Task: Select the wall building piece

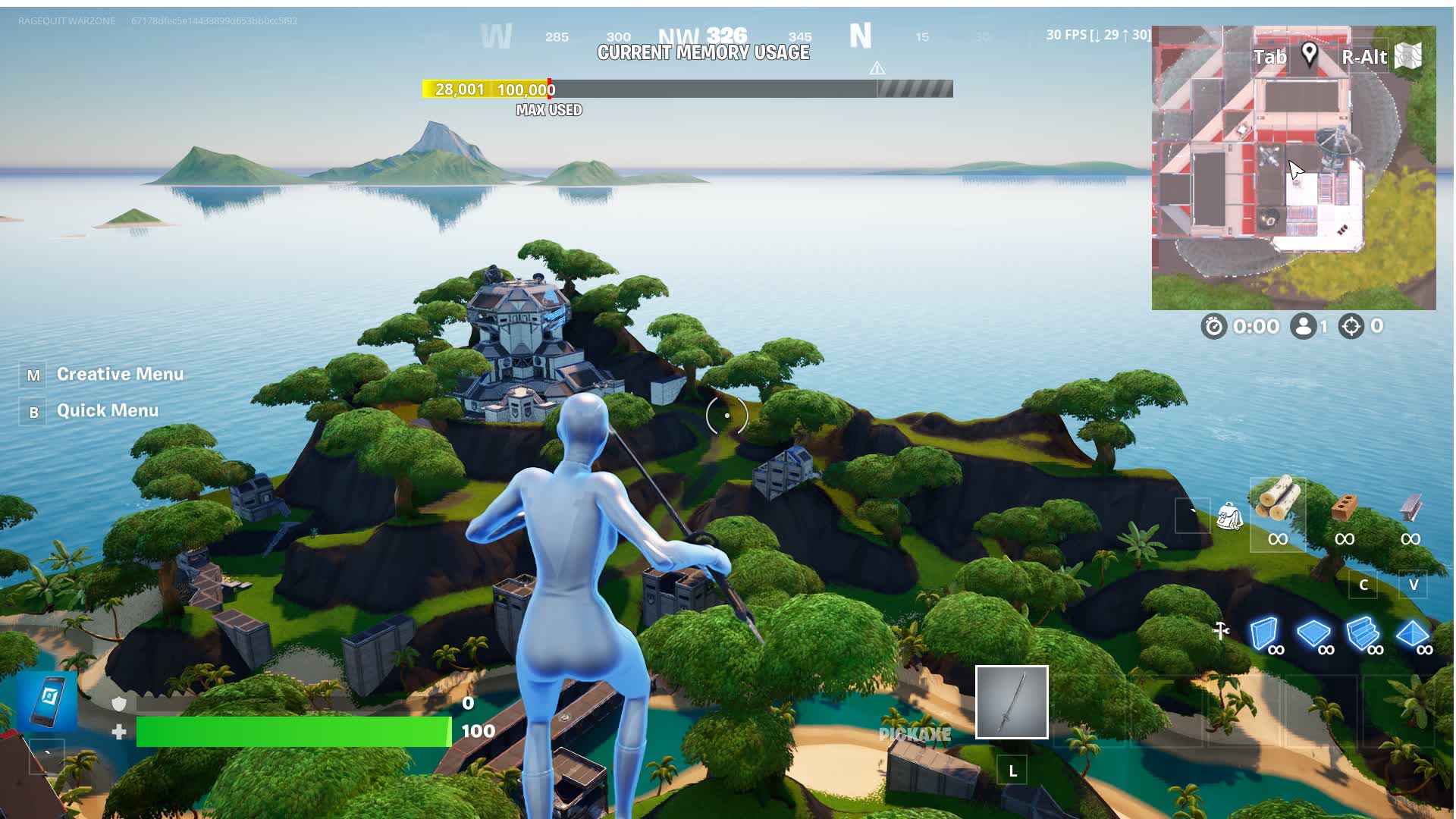Action: pos(1263,634)
